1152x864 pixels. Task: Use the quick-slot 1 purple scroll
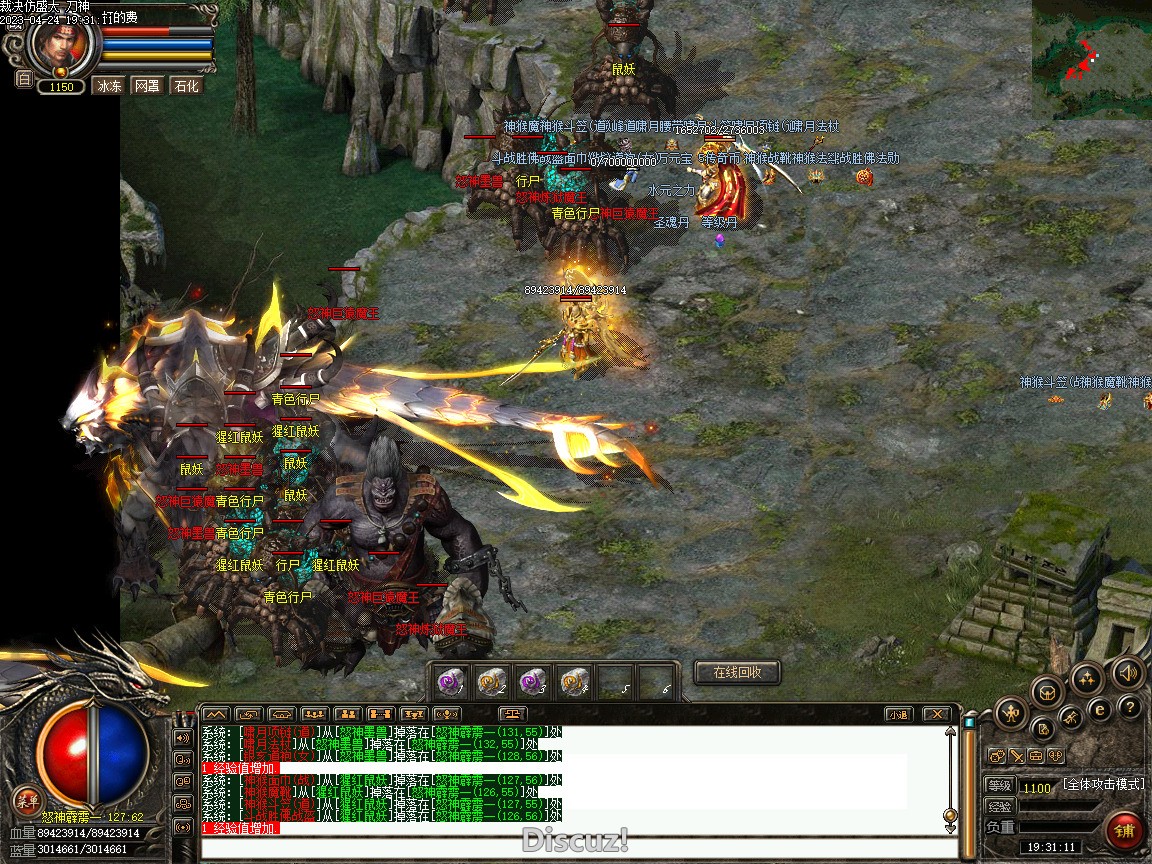(x=453, y=682)
